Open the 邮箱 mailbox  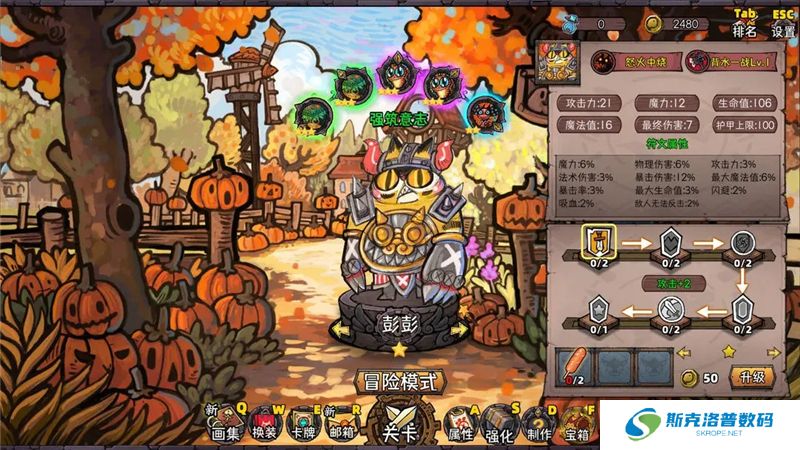tap(340, 426)
